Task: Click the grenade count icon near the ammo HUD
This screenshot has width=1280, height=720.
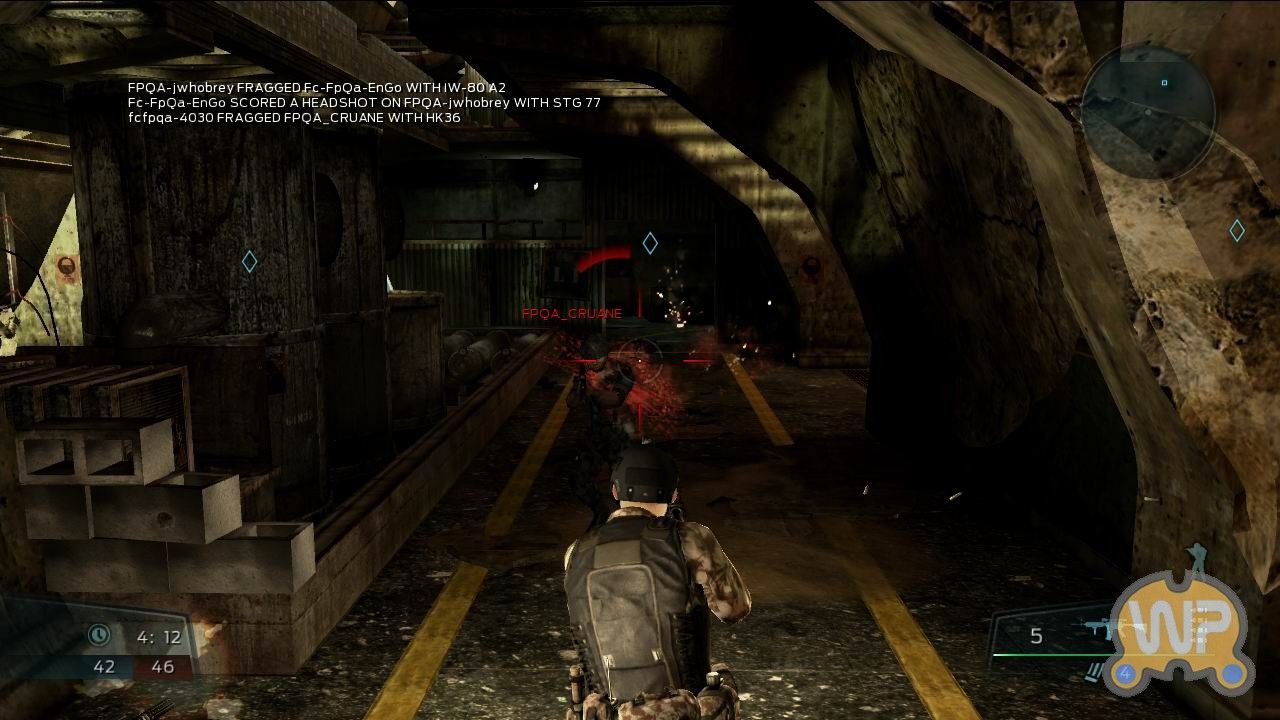Action: coord(1093,671)
